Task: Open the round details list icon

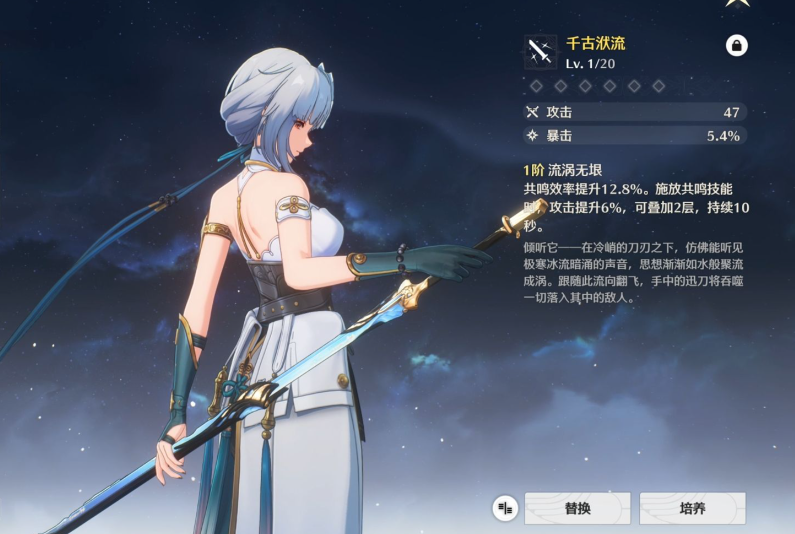Action: pyautogui.click(x=505, y=508)
